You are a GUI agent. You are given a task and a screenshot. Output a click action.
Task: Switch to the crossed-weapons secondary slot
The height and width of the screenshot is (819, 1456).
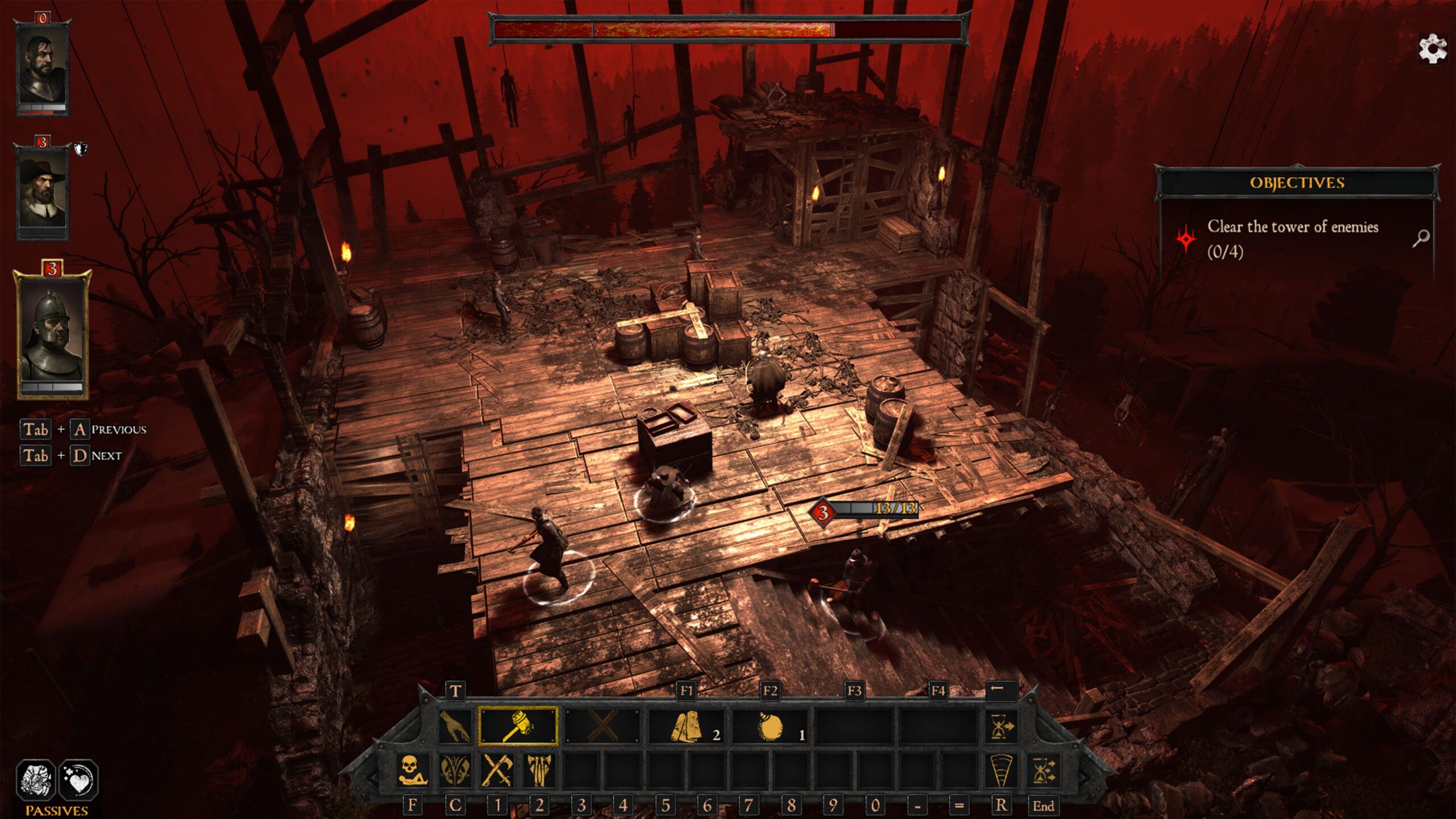pyautogui.click(x=602, y=726)
